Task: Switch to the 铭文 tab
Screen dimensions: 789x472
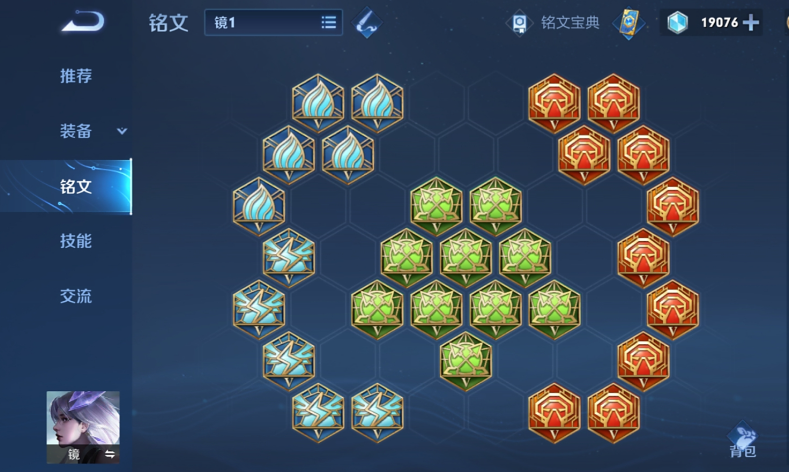Action: 76,186
